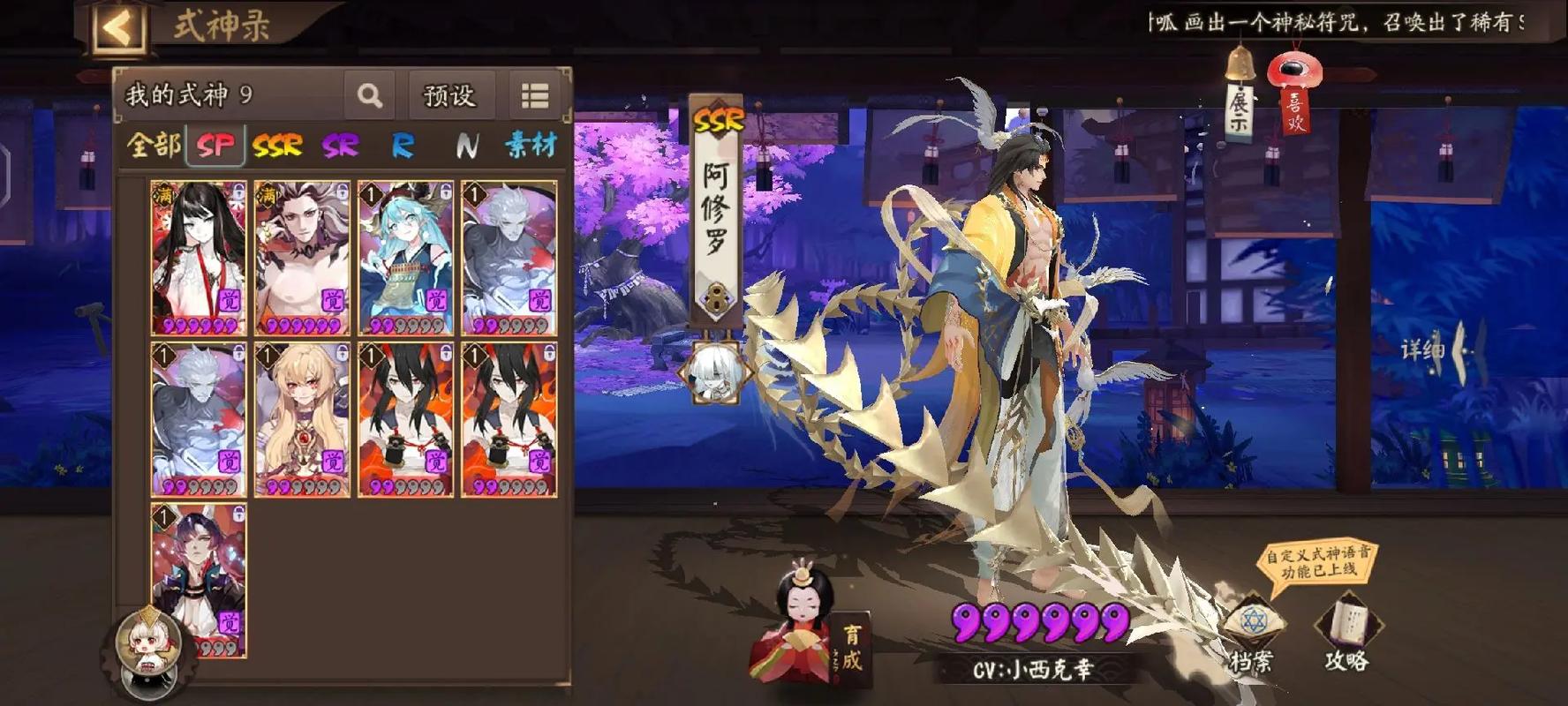
Task: Go back using the arrow button
Action: [x=118, y=27]
